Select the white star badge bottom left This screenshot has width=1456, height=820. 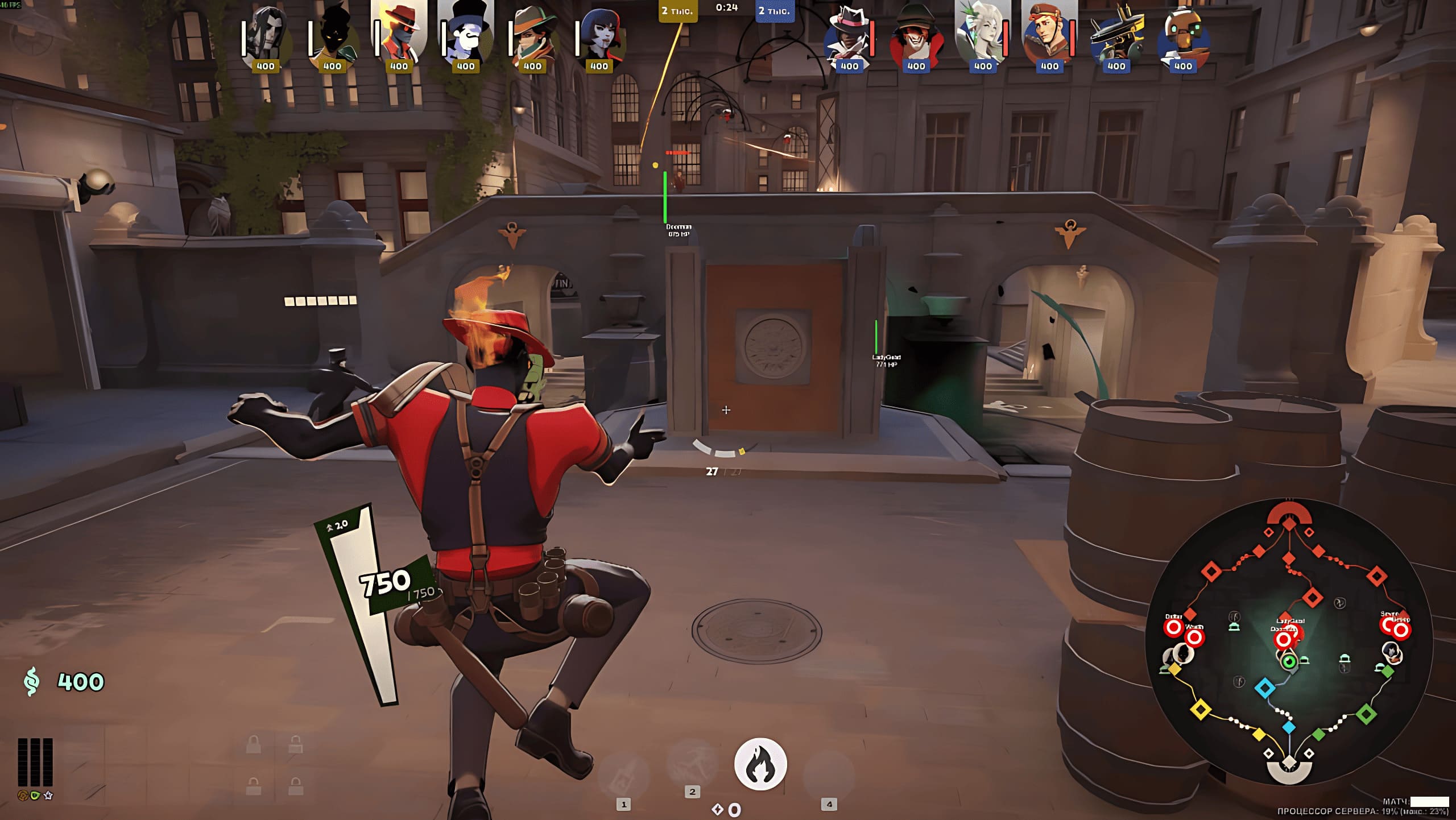pyautogui.click(x=48, y=796)
